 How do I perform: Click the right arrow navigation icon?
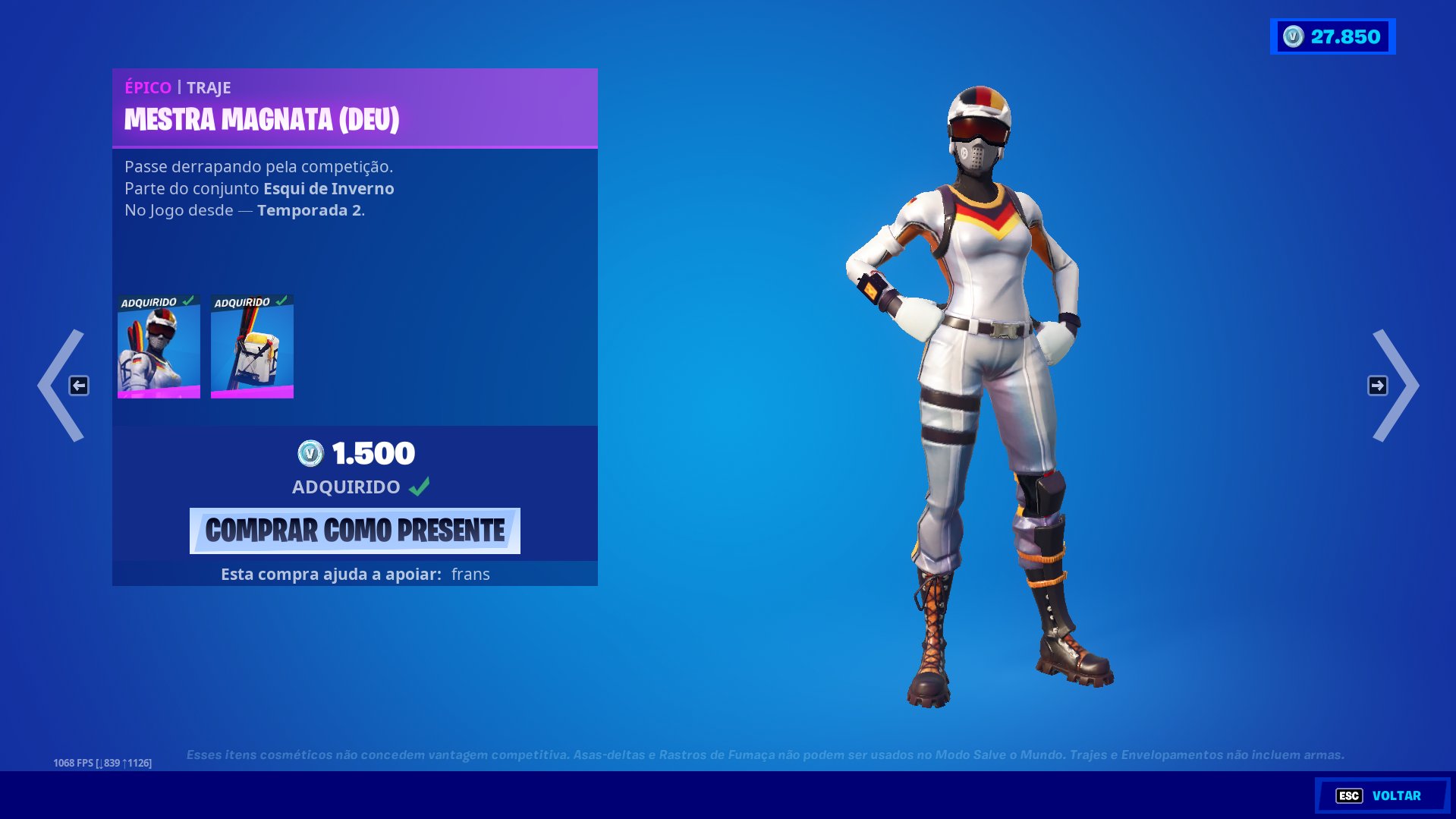click(1377, 386)
